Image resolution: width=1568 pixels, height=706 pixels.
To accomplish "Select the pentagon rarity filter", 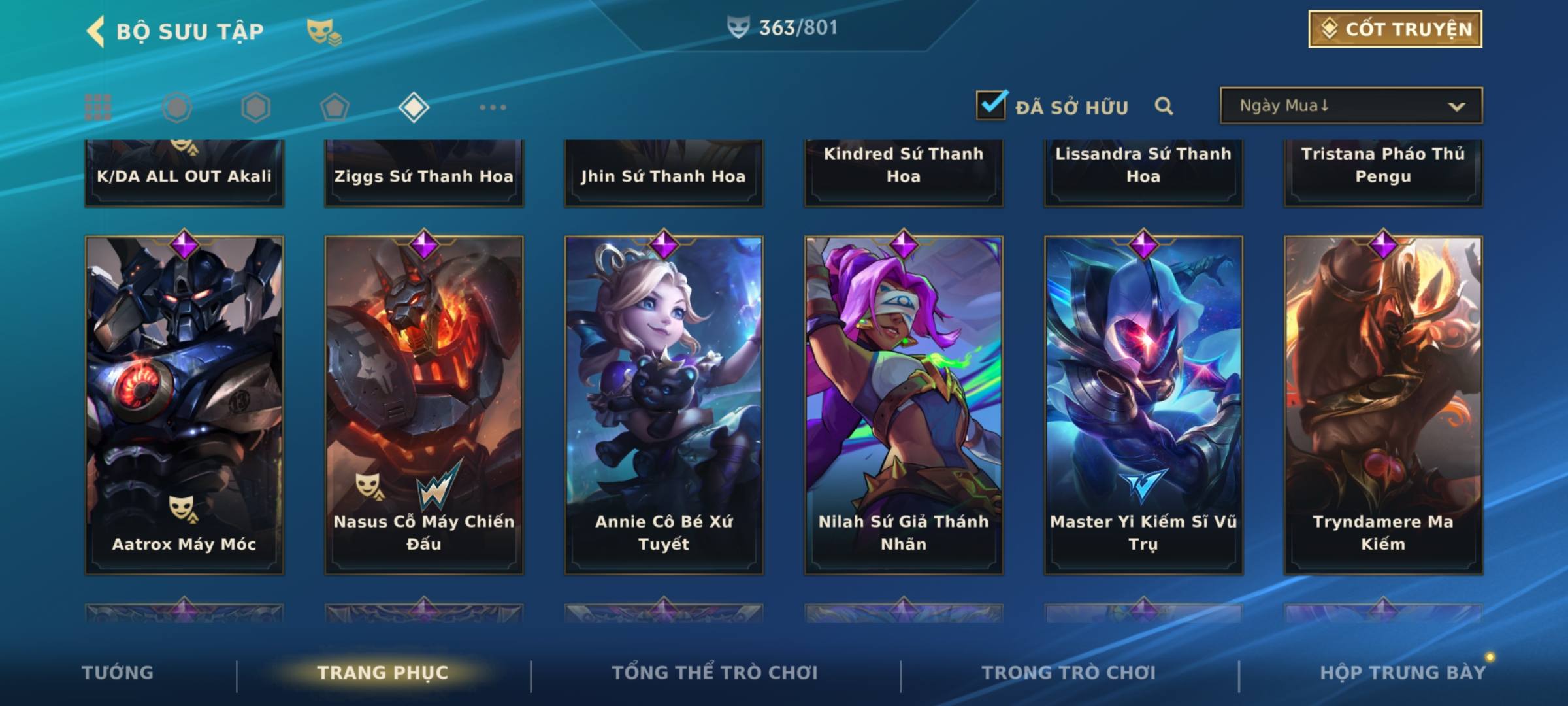I will point(335,107).
